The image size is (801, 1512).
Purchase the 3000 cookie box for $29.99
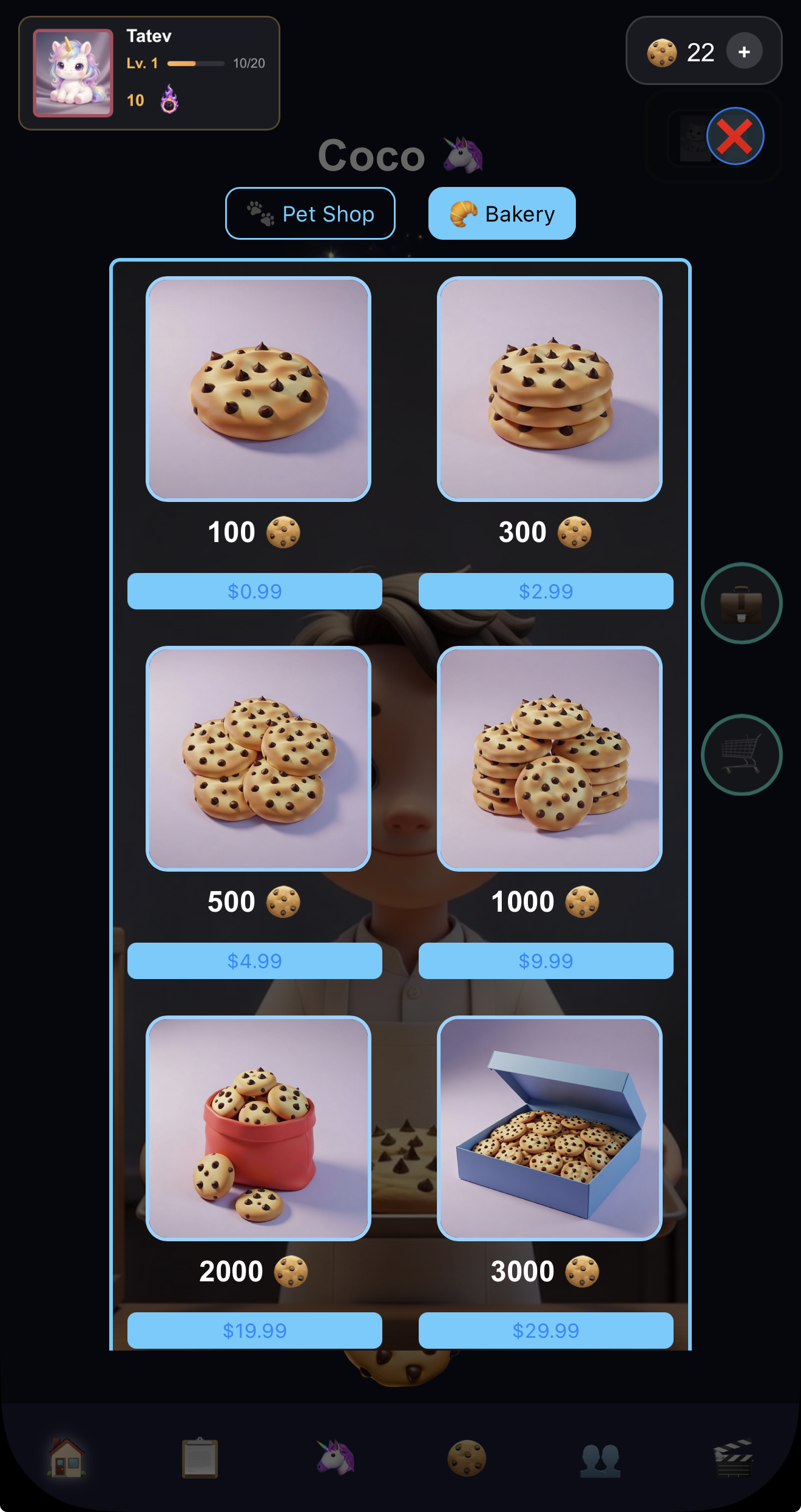pos(546,1329)
